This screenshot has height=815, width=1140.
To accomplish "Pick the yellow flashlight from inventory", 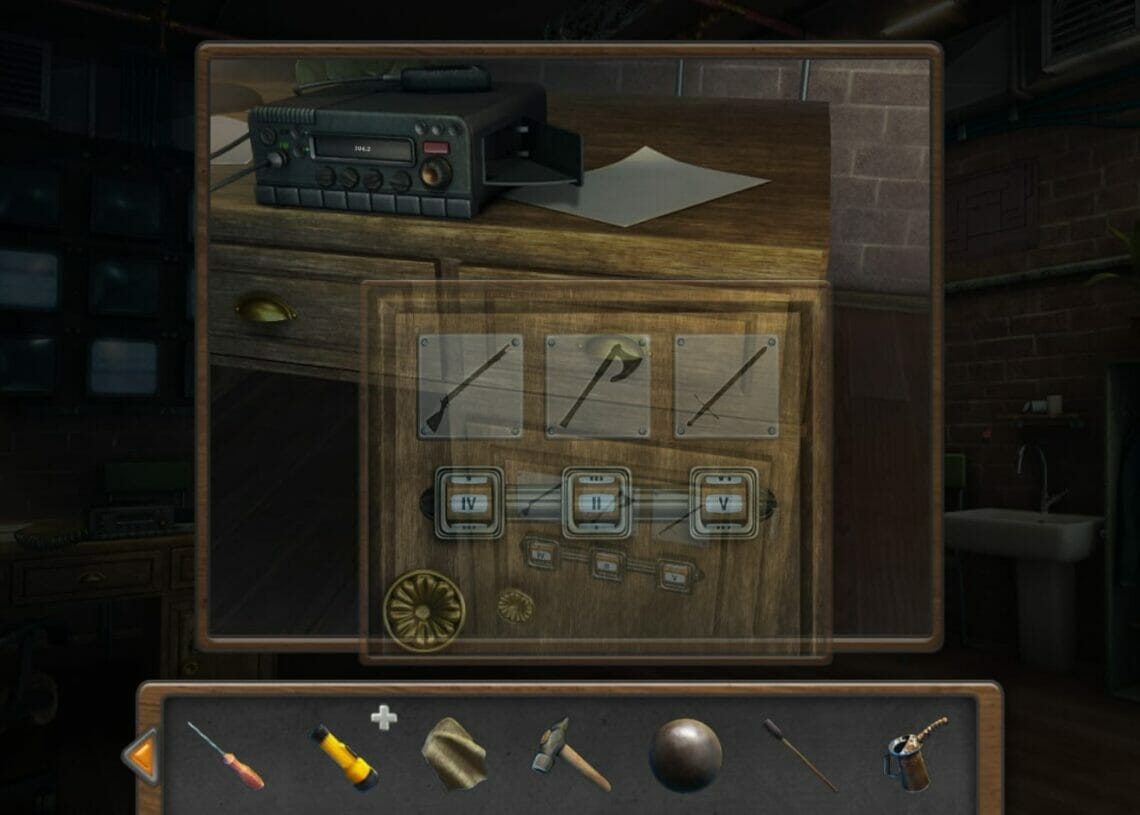I will pos(343,757).
